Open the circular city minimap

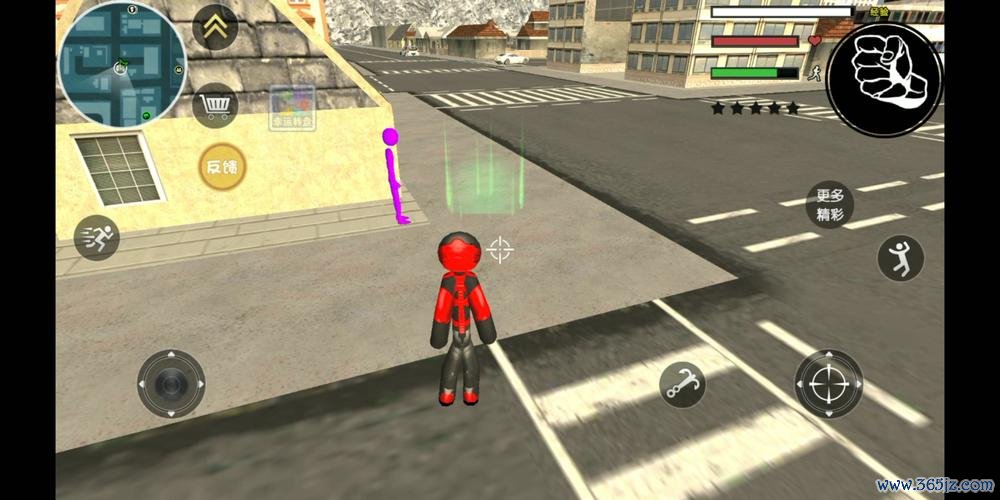coord(122,65)
